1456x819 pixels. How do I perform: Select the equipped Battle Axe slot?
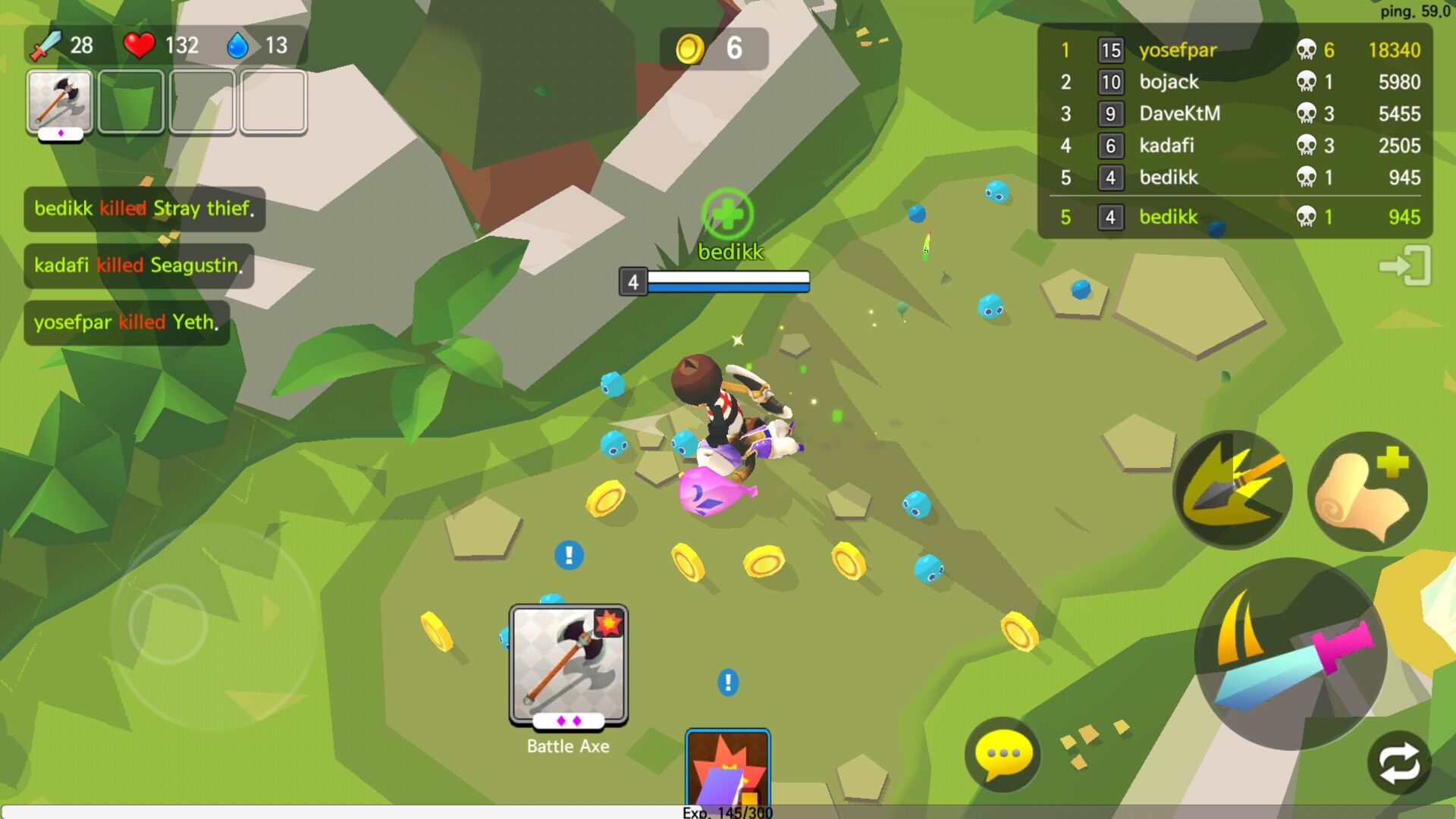pos(58,102)
